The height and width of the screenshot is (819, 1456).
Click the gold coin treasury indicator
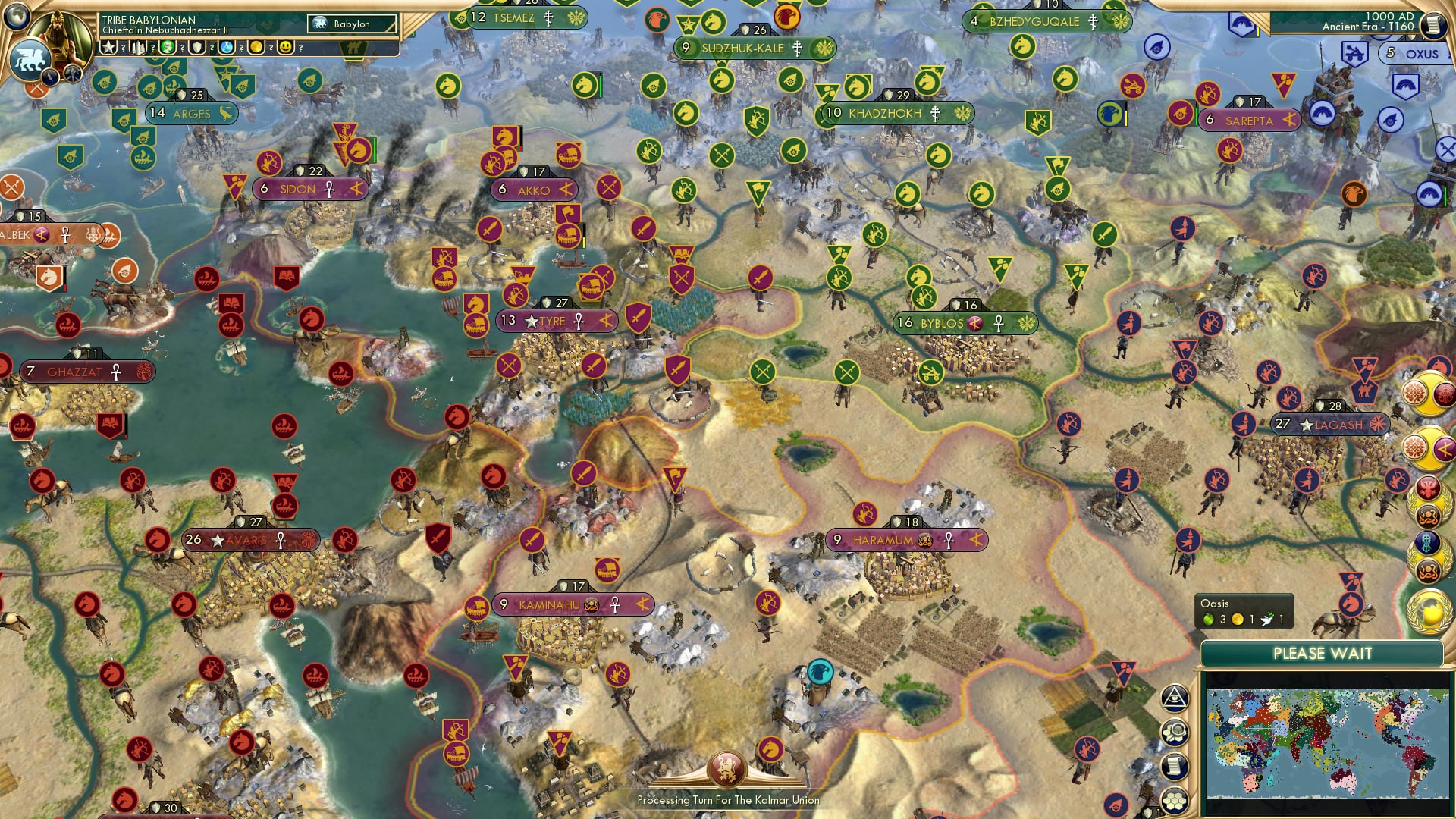256,47
